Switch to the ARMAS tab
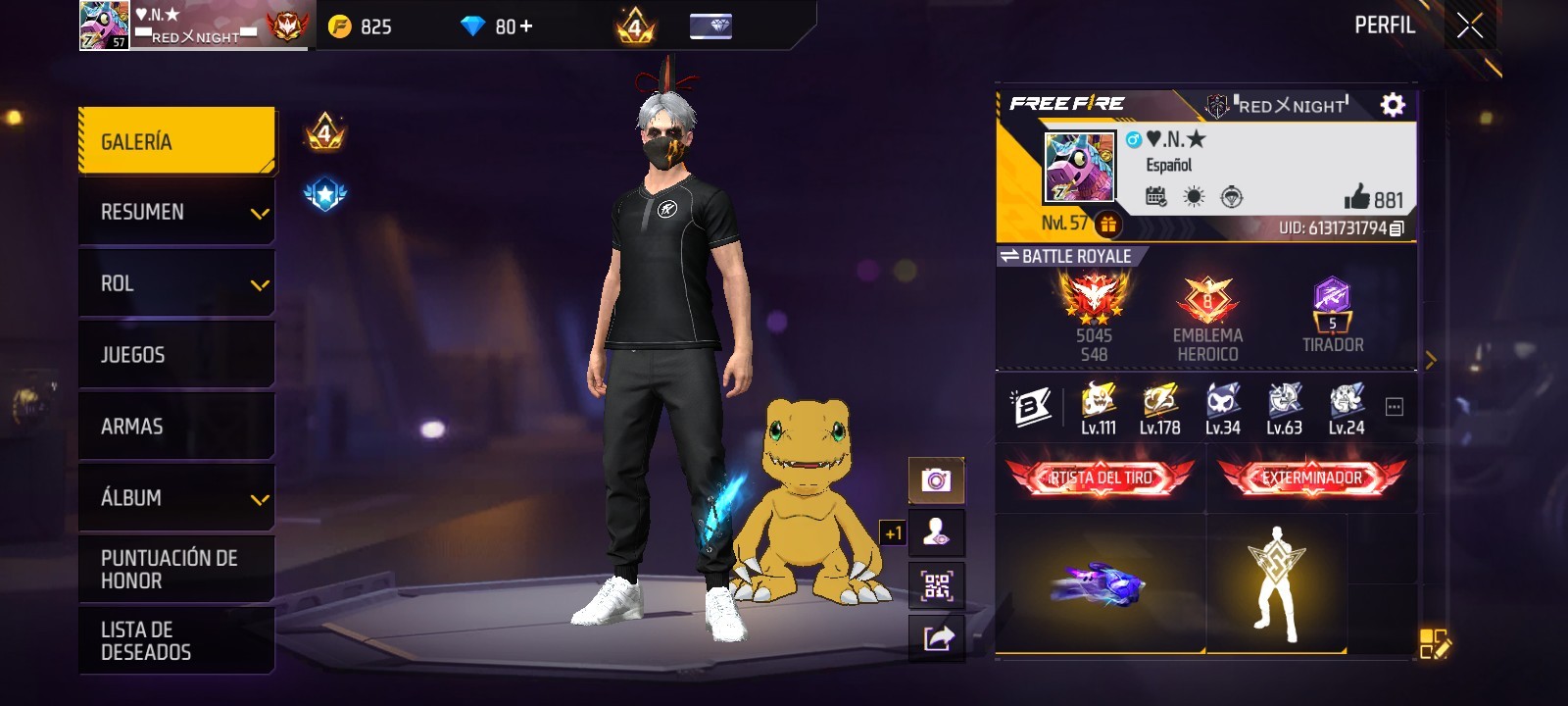 [x=176, y=426]
